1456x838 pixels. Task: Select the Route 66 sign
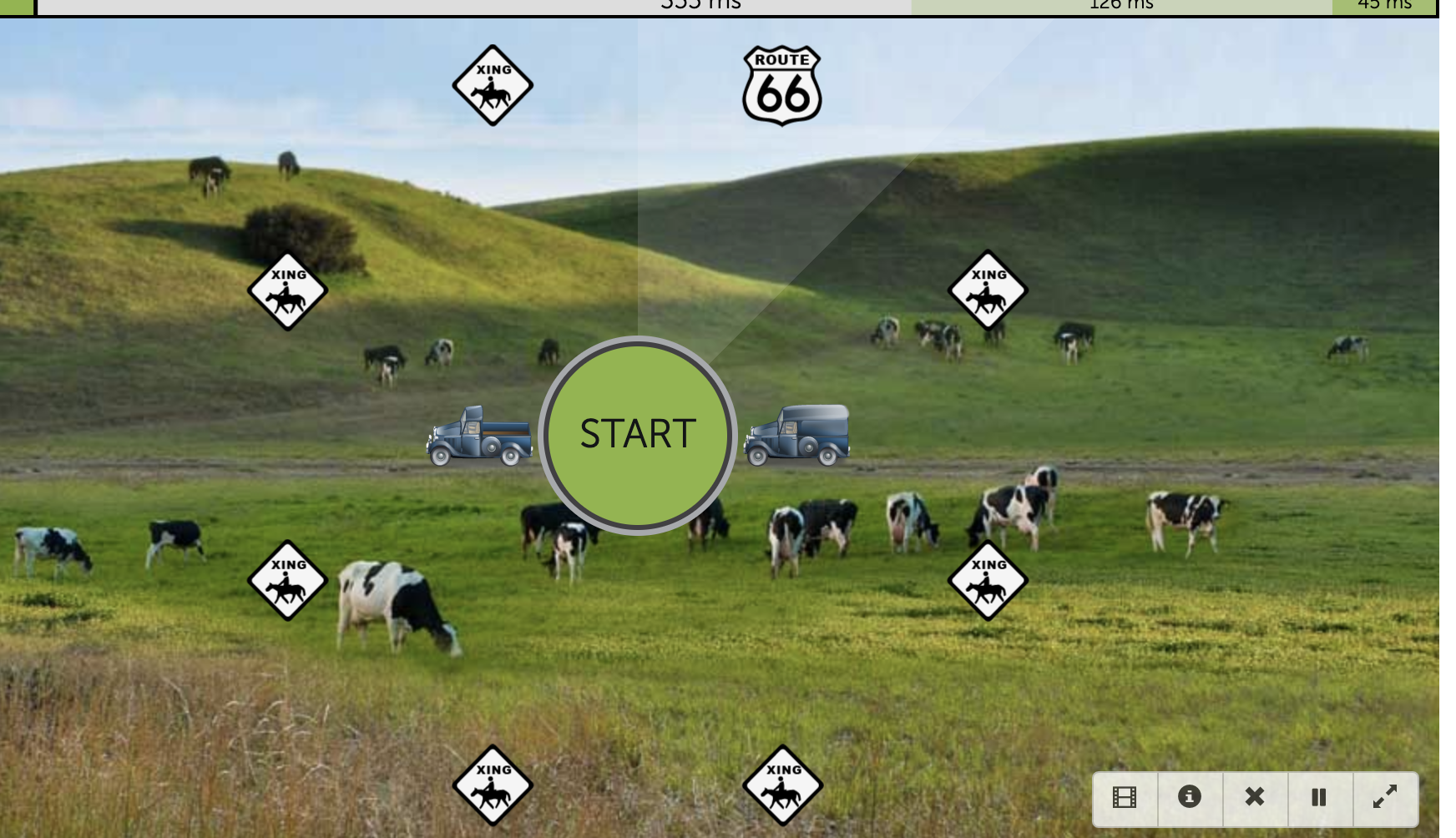[x=782, y=86]
